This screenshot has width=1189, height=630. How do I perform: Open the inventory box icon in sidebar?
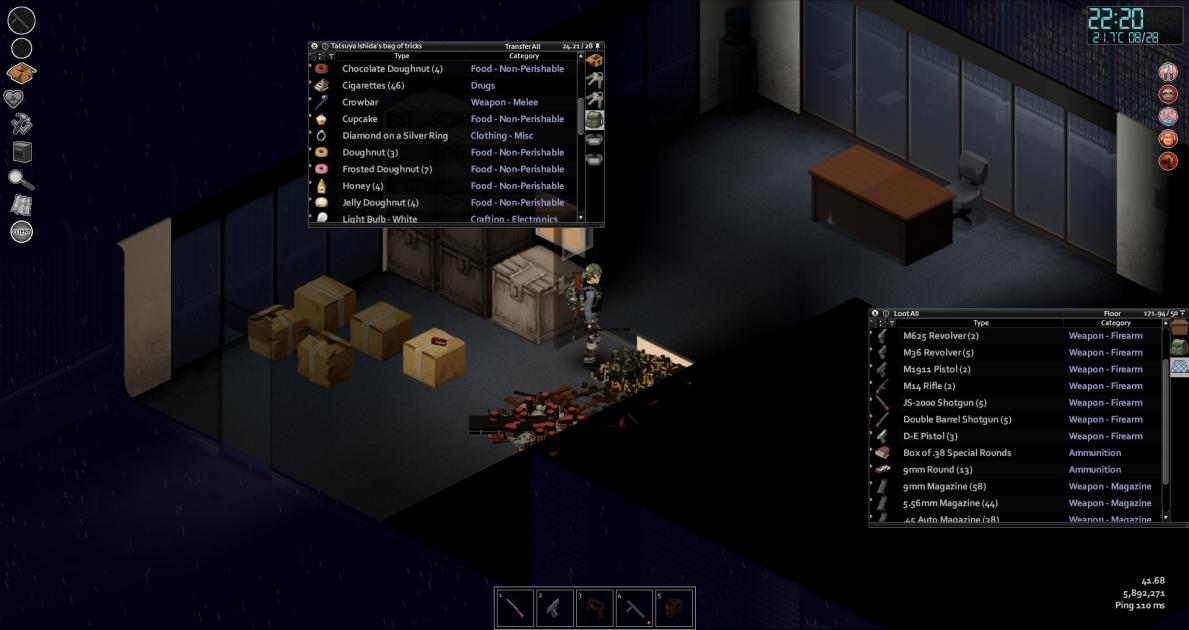click(x=21, y=73)
